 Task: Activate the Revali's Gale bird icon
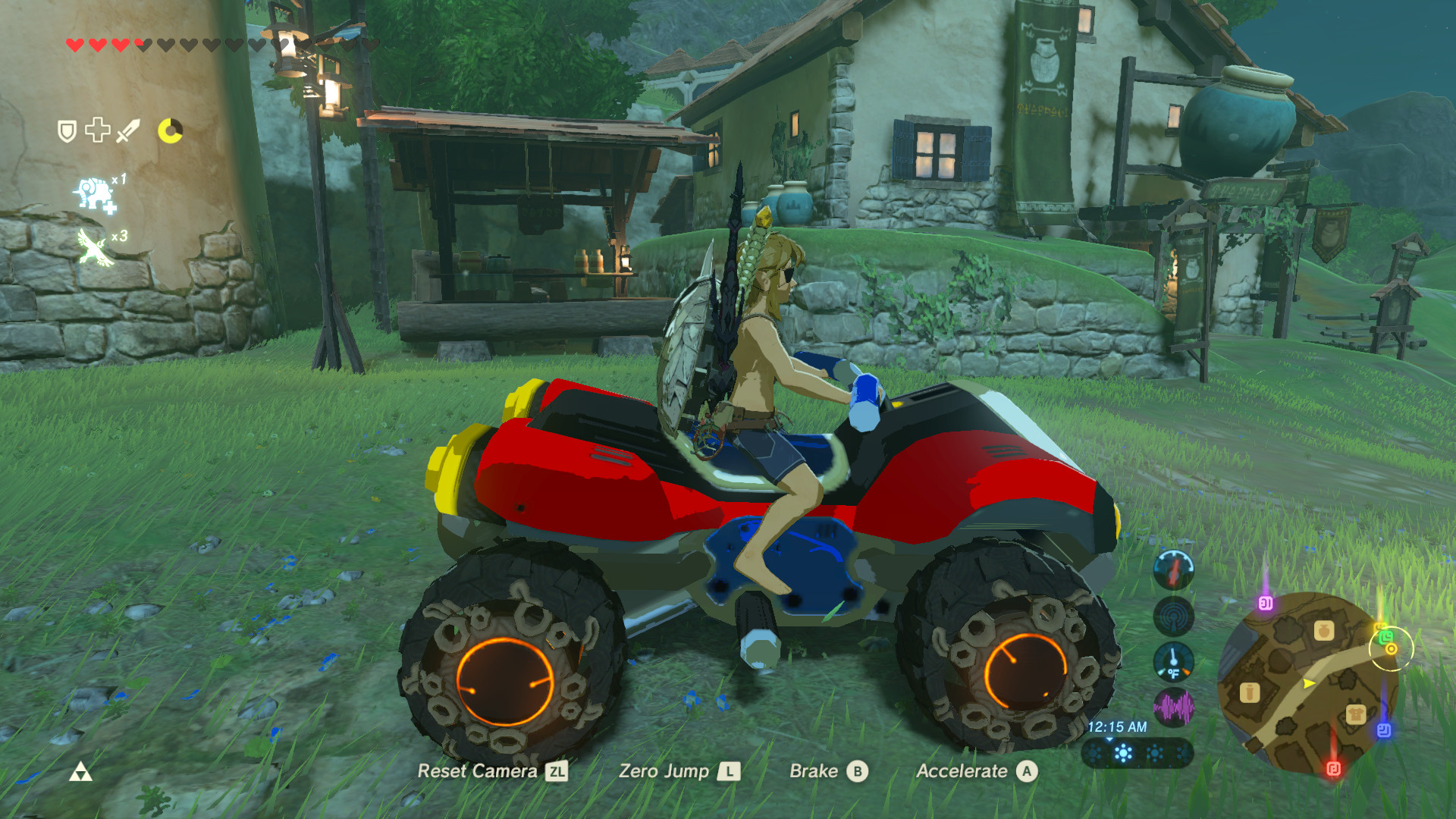94,246
